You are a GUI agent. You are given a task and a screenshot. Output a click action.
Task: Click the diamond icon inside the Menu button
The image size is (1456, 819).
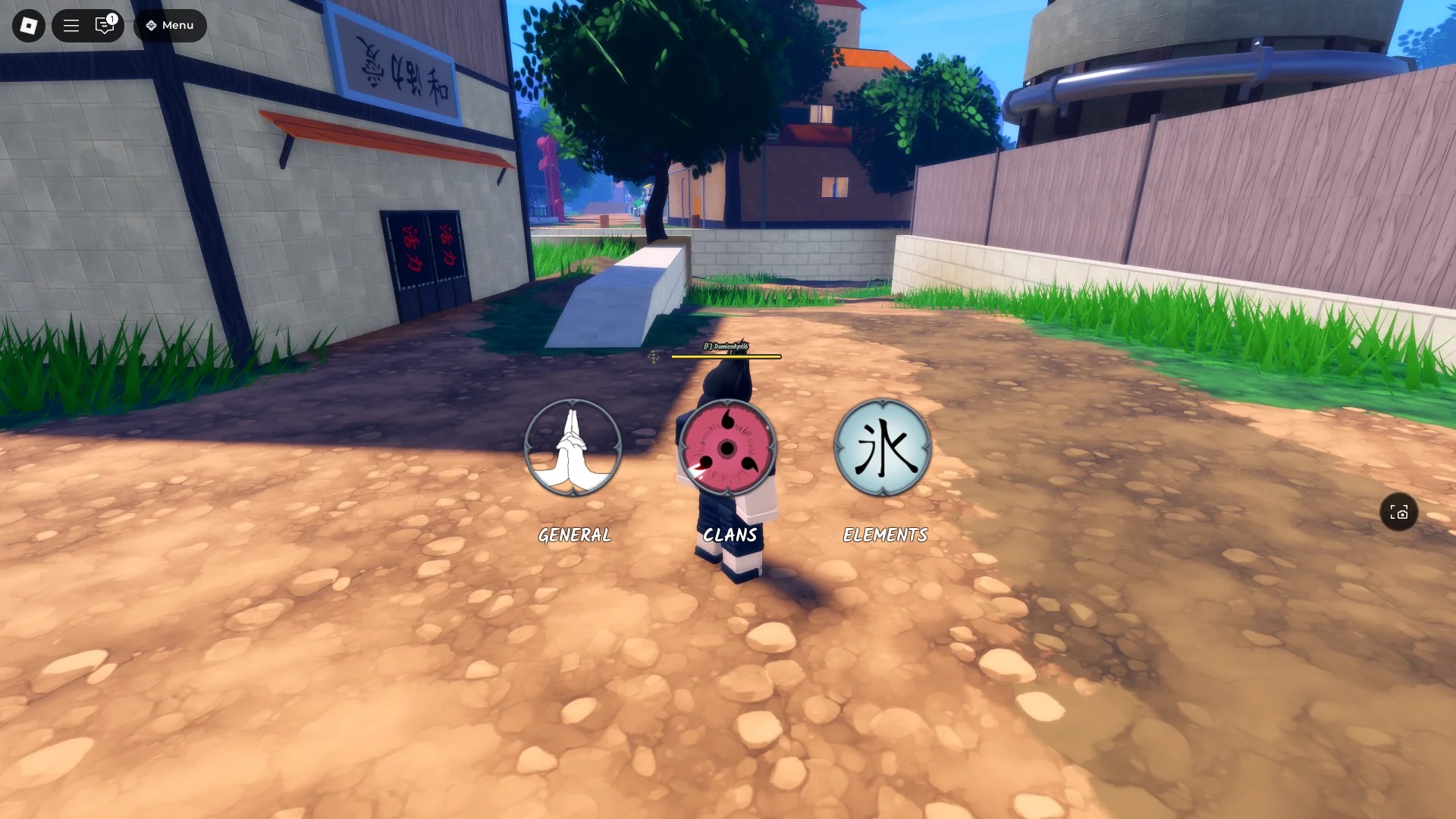pos(149,25)
